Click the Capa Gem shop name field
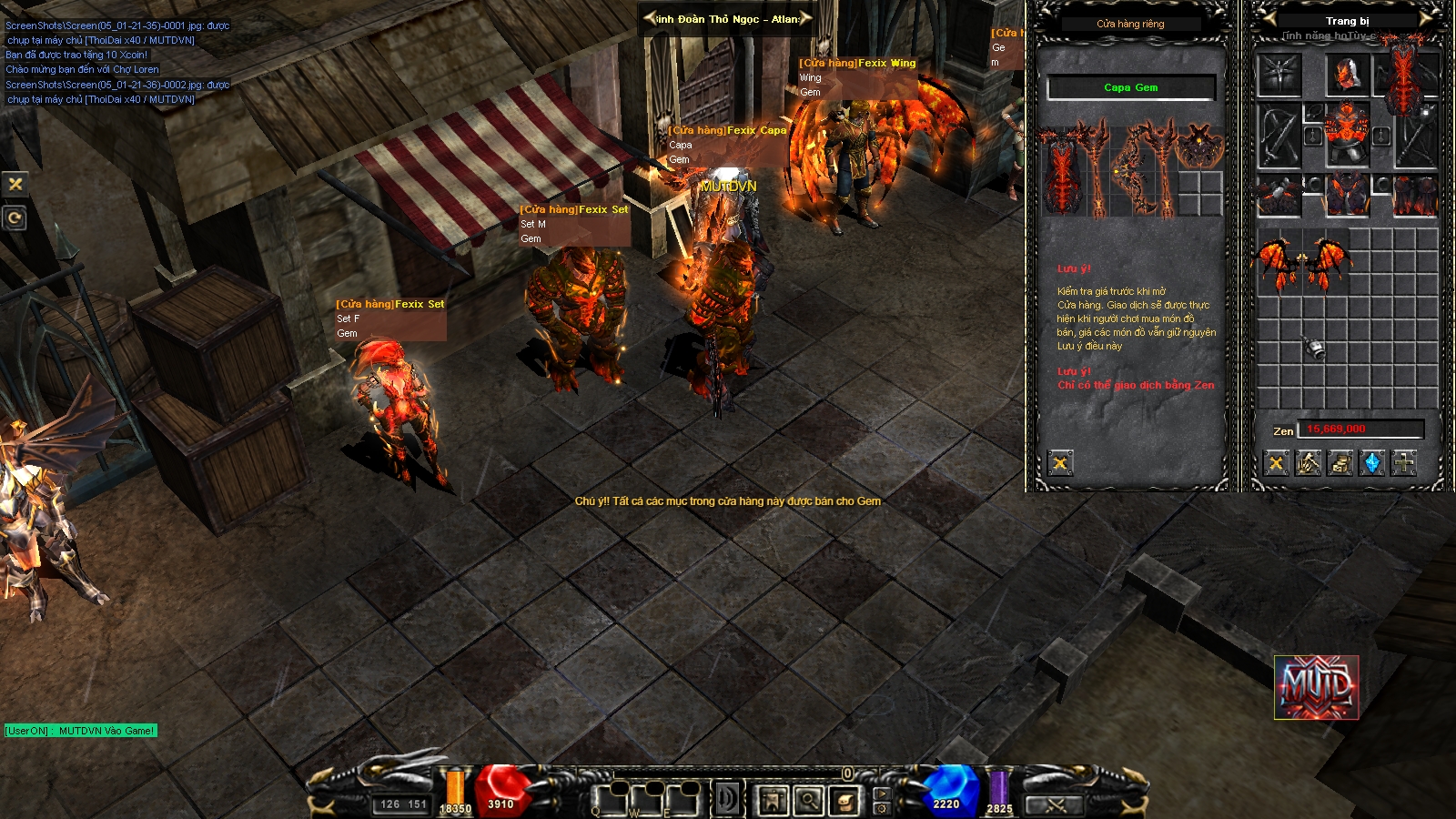 pyautogui.click(x=1131, y=88)
